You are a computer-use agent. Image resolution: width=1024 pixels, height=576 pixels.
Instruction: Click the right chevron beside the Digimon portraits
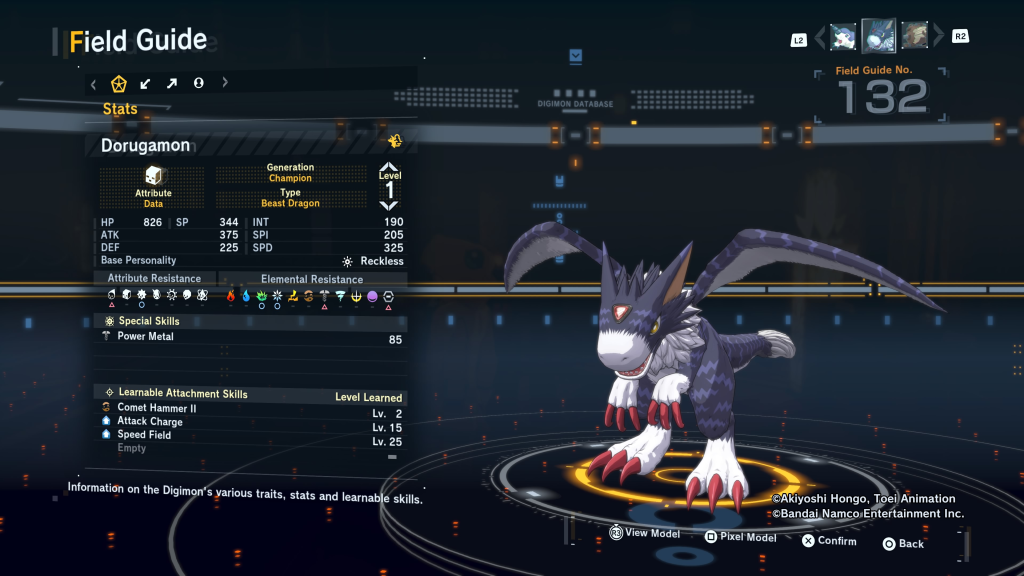(937, 38)
